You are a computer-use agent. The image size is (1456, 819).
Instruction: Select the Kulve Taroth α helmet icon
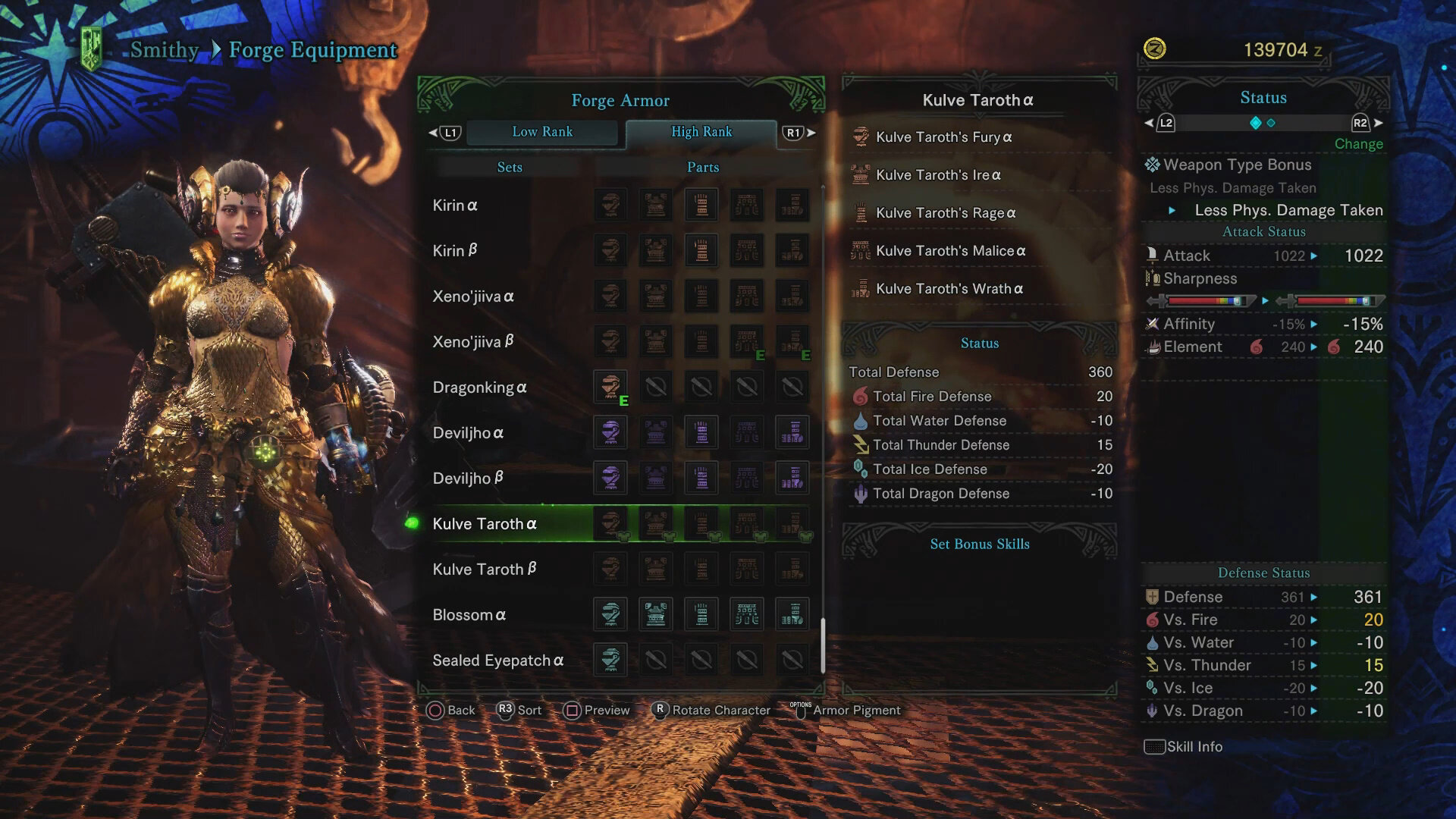point(610,523)
